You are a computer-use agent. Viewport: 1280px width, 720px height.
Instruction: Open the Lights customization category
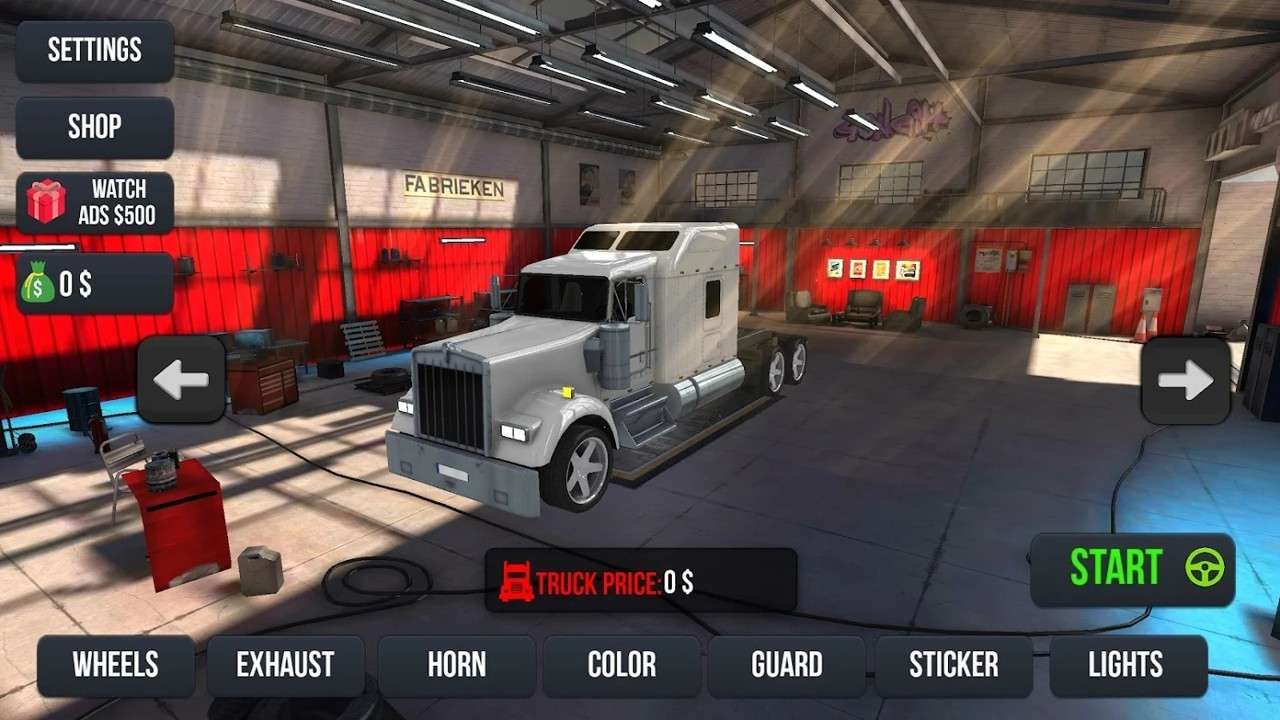[1126, 665]
